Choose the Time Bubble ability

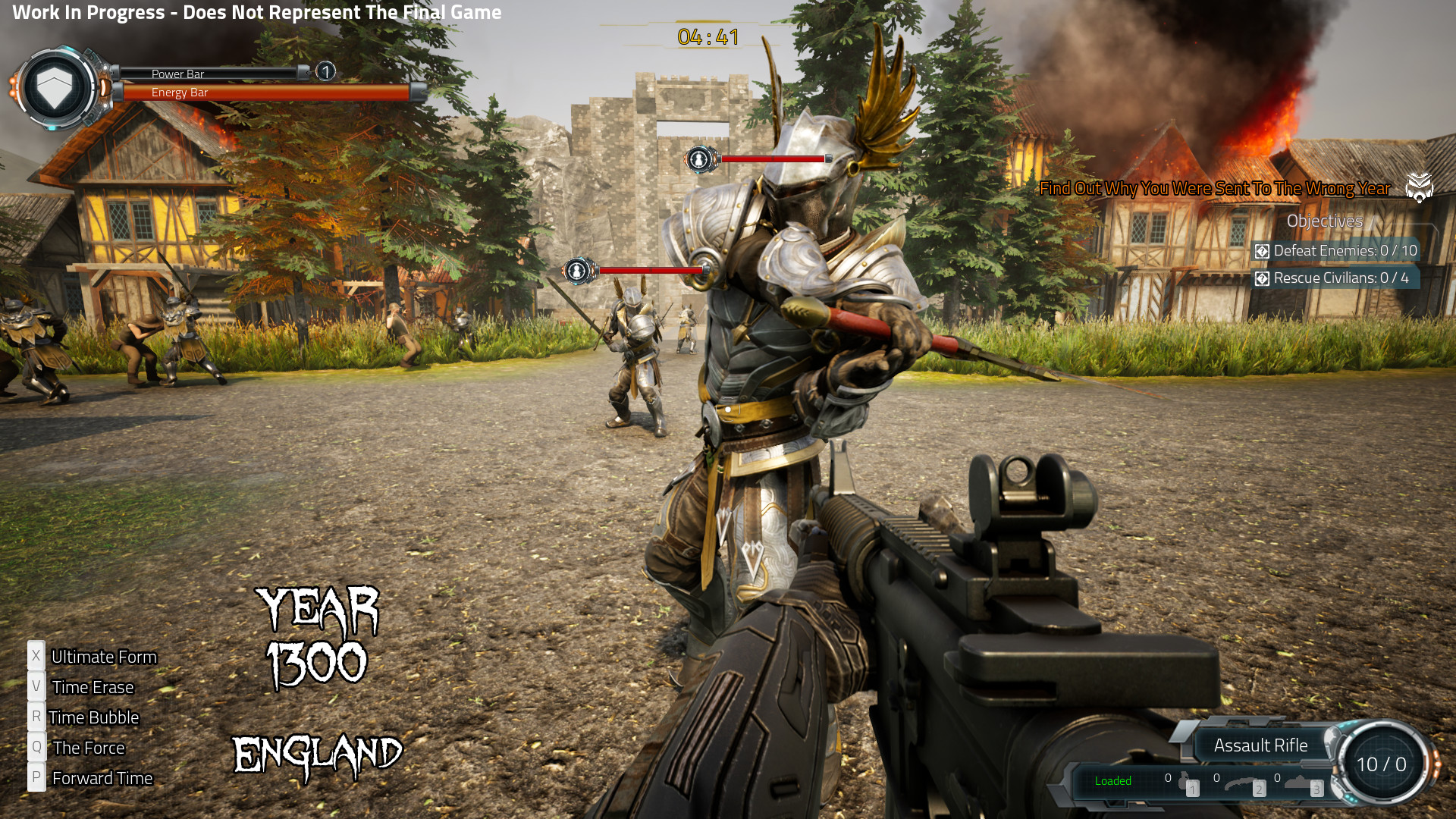(x=93, y=717)
